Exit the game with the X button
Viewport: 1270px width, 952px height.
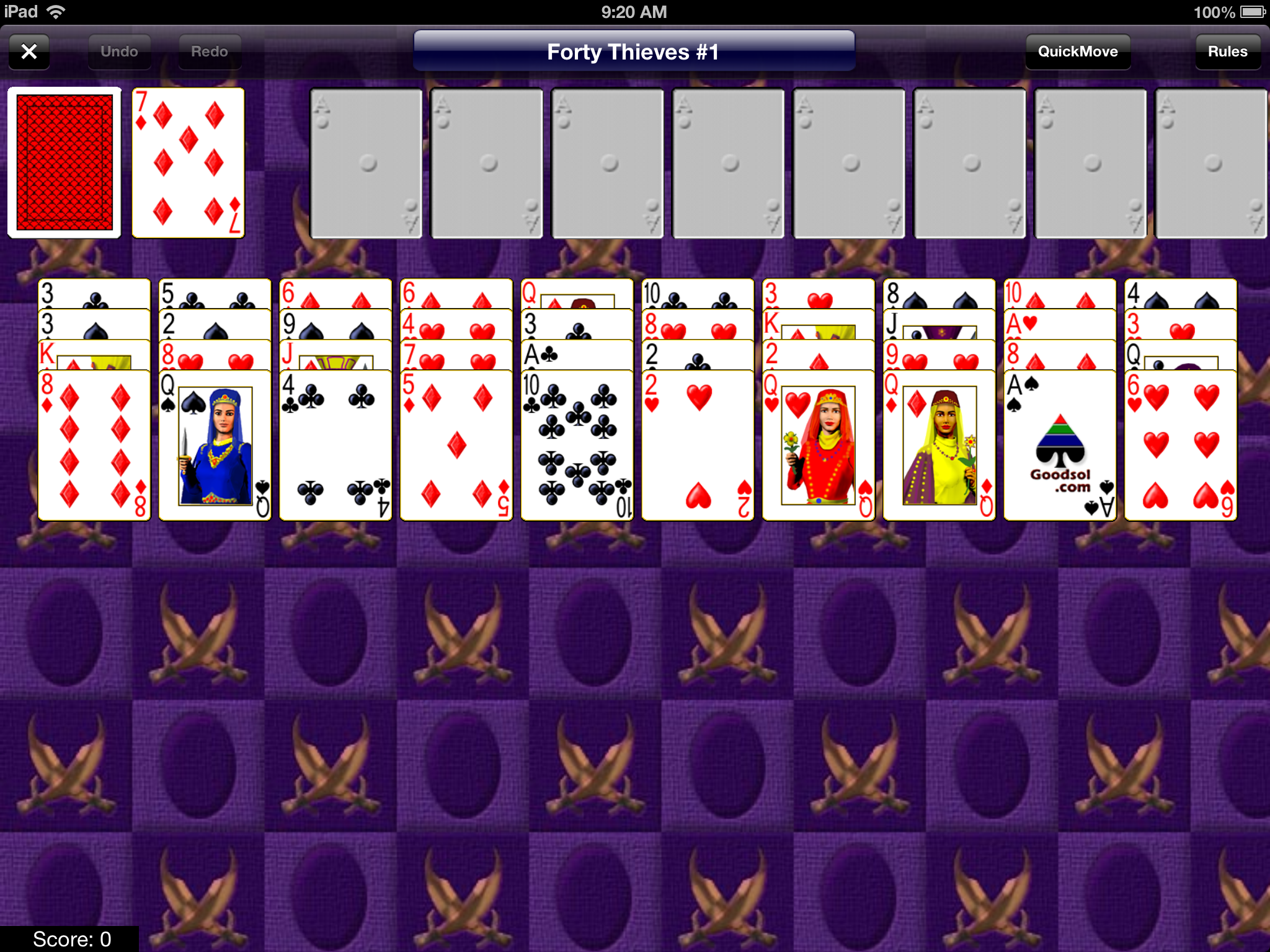point(29,51)
